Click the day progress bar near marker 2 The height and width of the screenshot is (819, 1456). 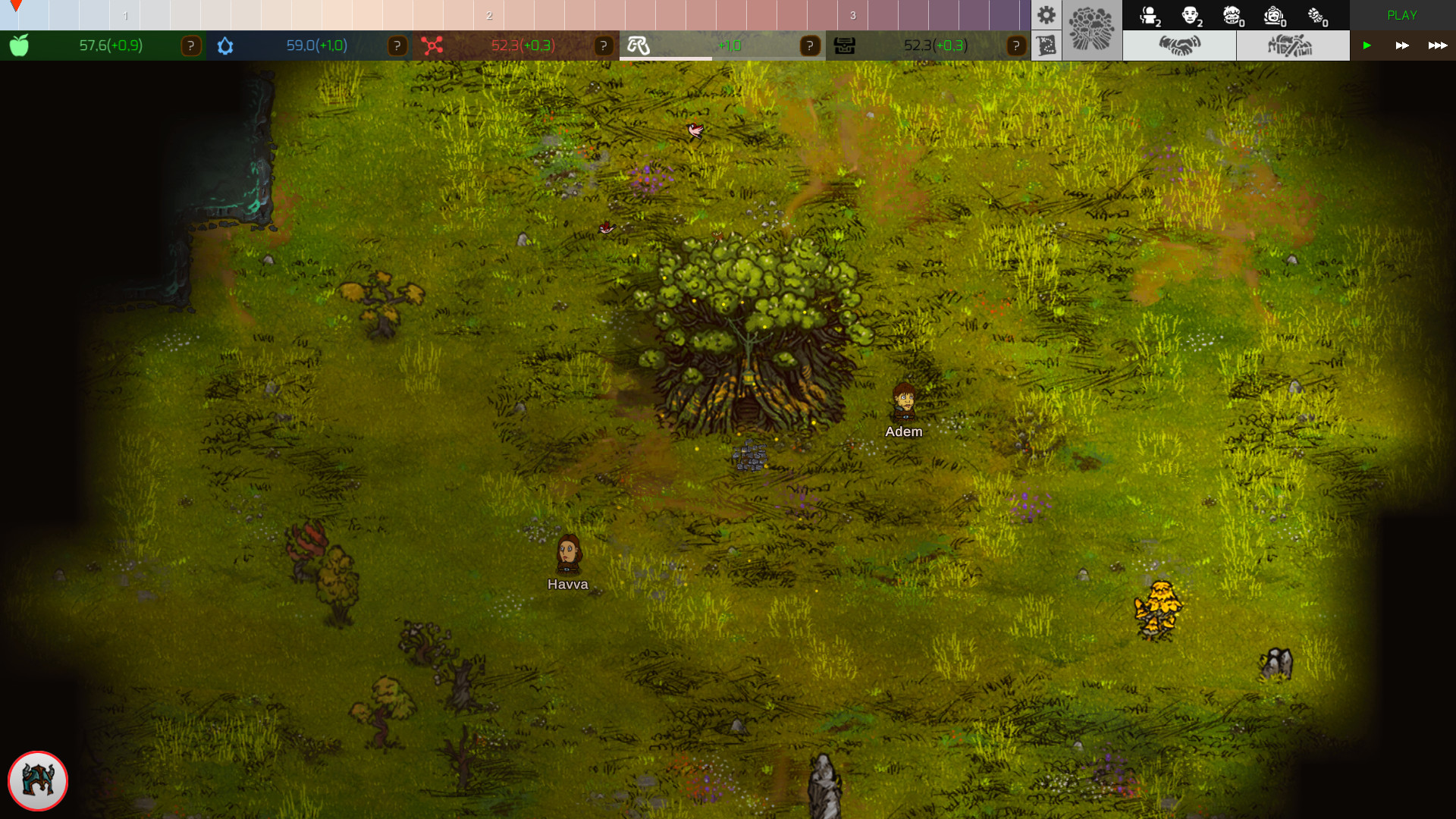pyautogui.click(x=490, y=14)
